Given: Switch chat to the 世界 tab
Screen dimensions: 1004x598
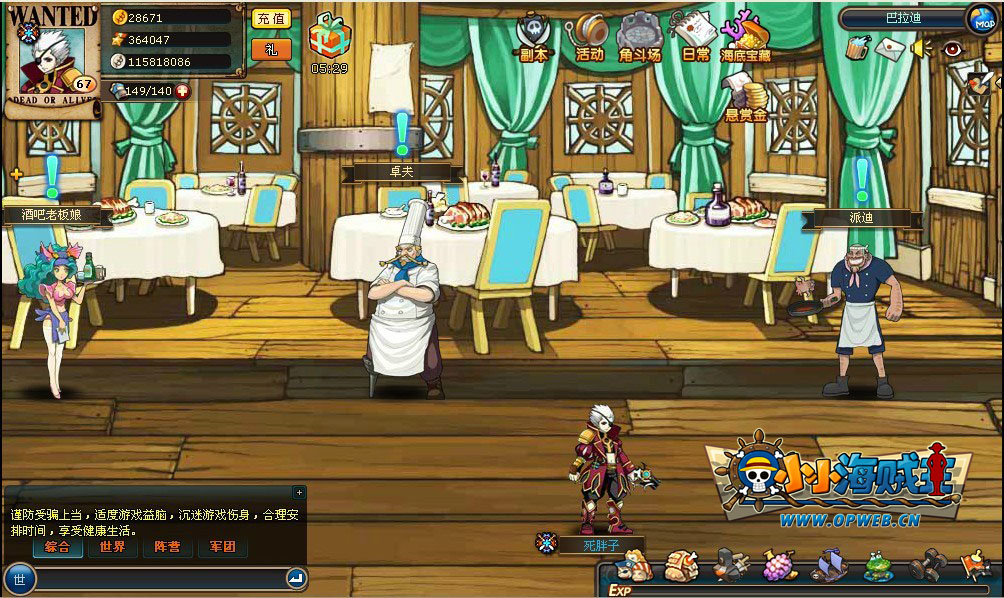Looking at the screenshot, I should click(x=112, y=547).
